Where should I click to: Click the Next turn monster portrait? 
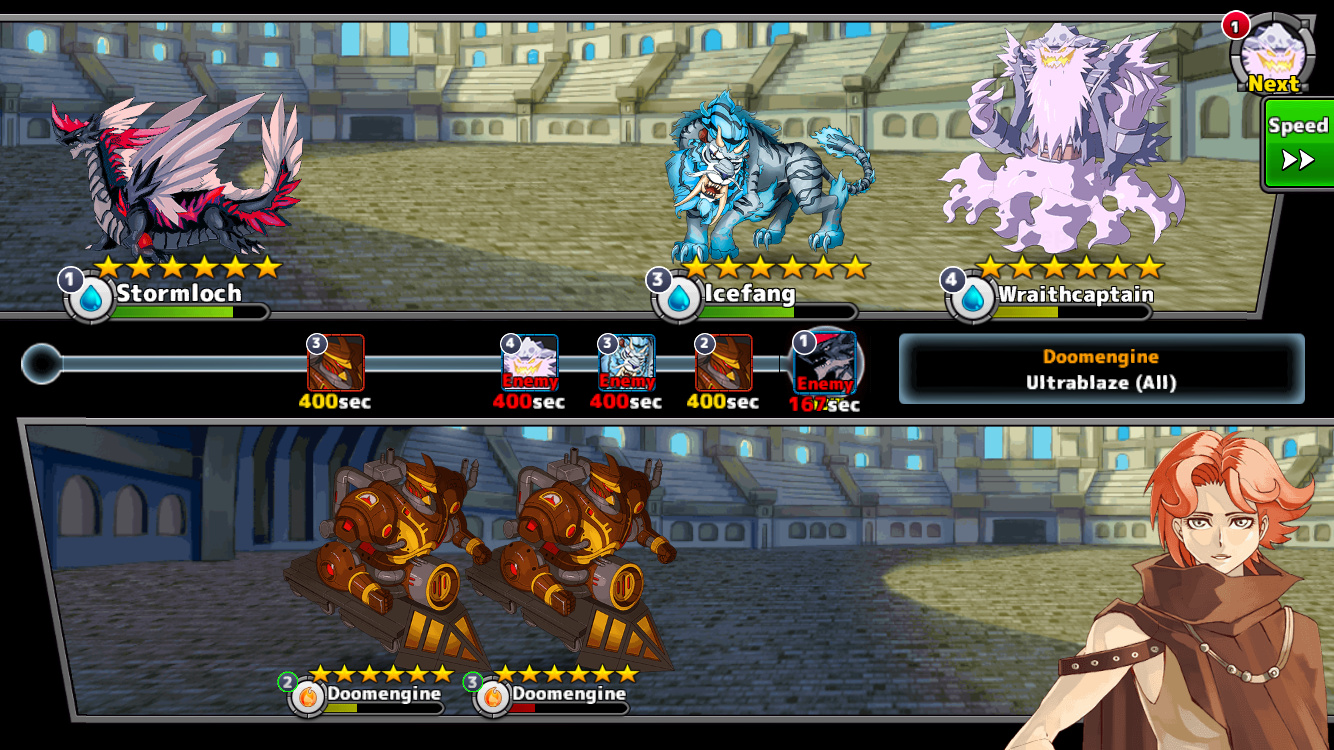coord(1272,54)
